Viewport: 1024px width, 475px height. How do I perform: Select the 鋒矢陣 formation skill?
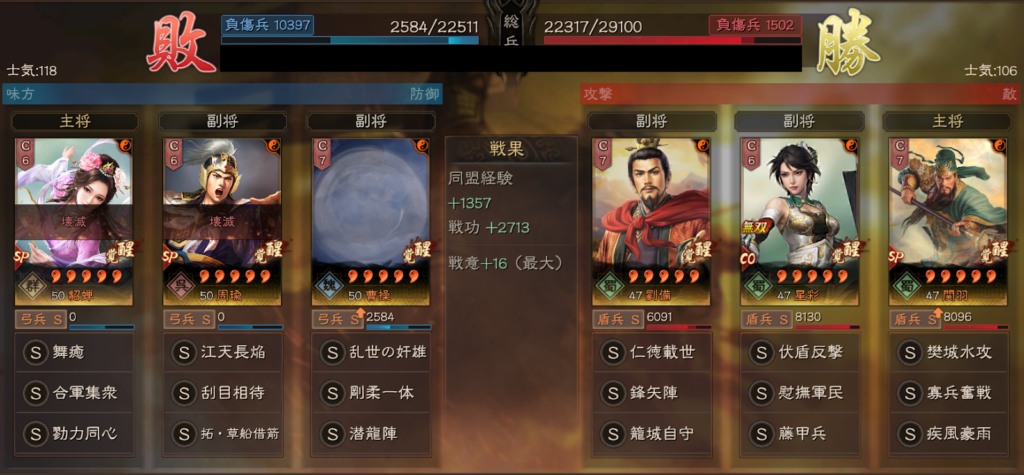click(651, 392)
